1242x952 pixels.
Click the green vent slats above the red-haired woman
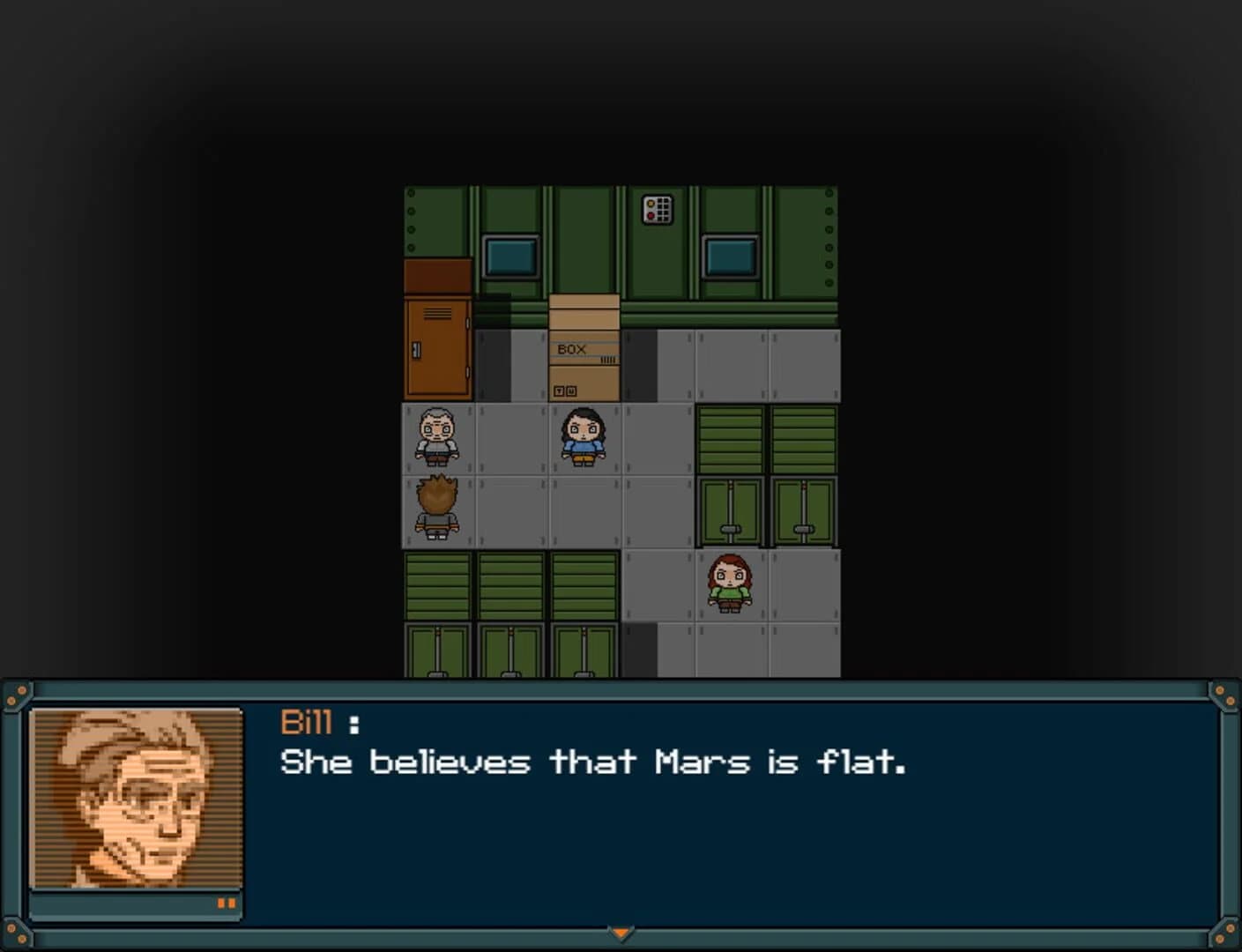tap(730, 436)
